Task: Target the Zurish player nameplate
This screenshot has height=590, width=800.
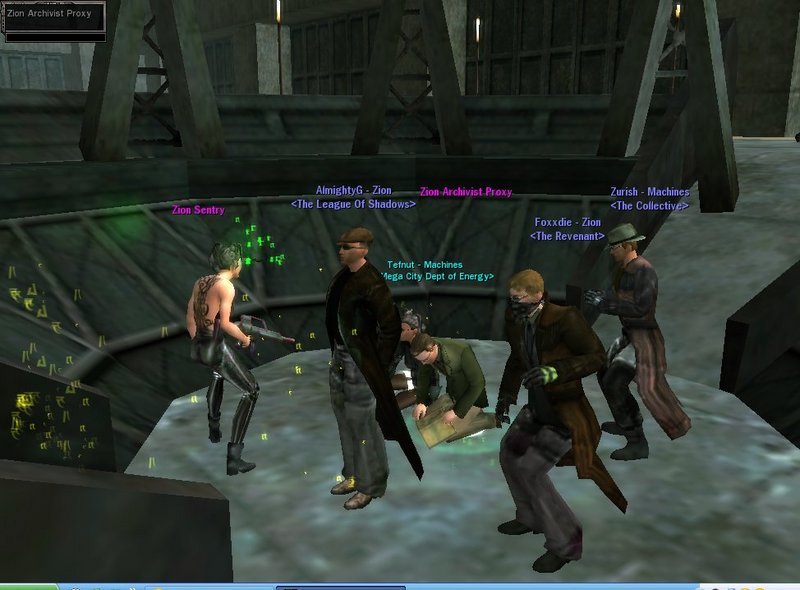Action: [649, 192]
